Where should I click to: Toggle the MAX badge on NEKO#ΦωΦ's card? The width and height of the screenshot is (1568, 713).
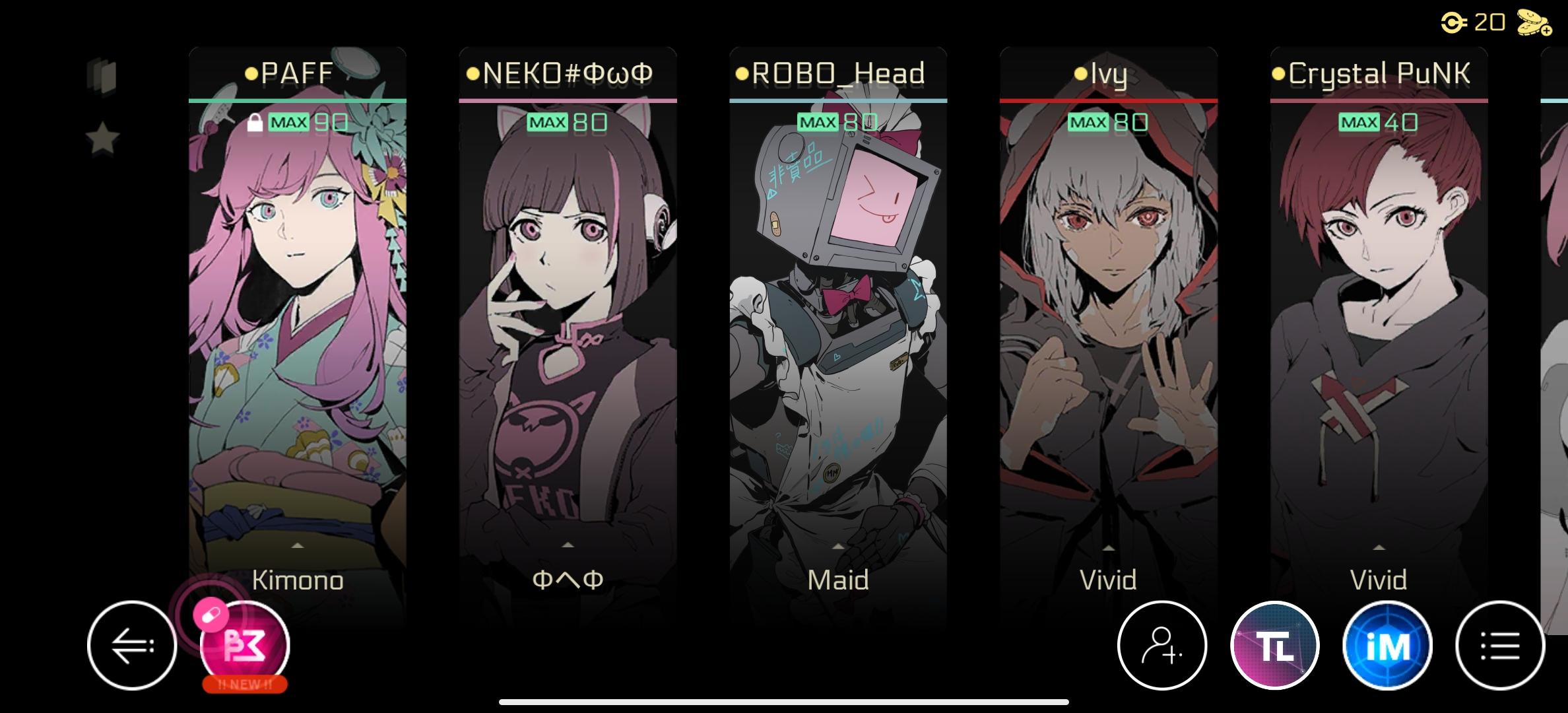pos(546,123)
